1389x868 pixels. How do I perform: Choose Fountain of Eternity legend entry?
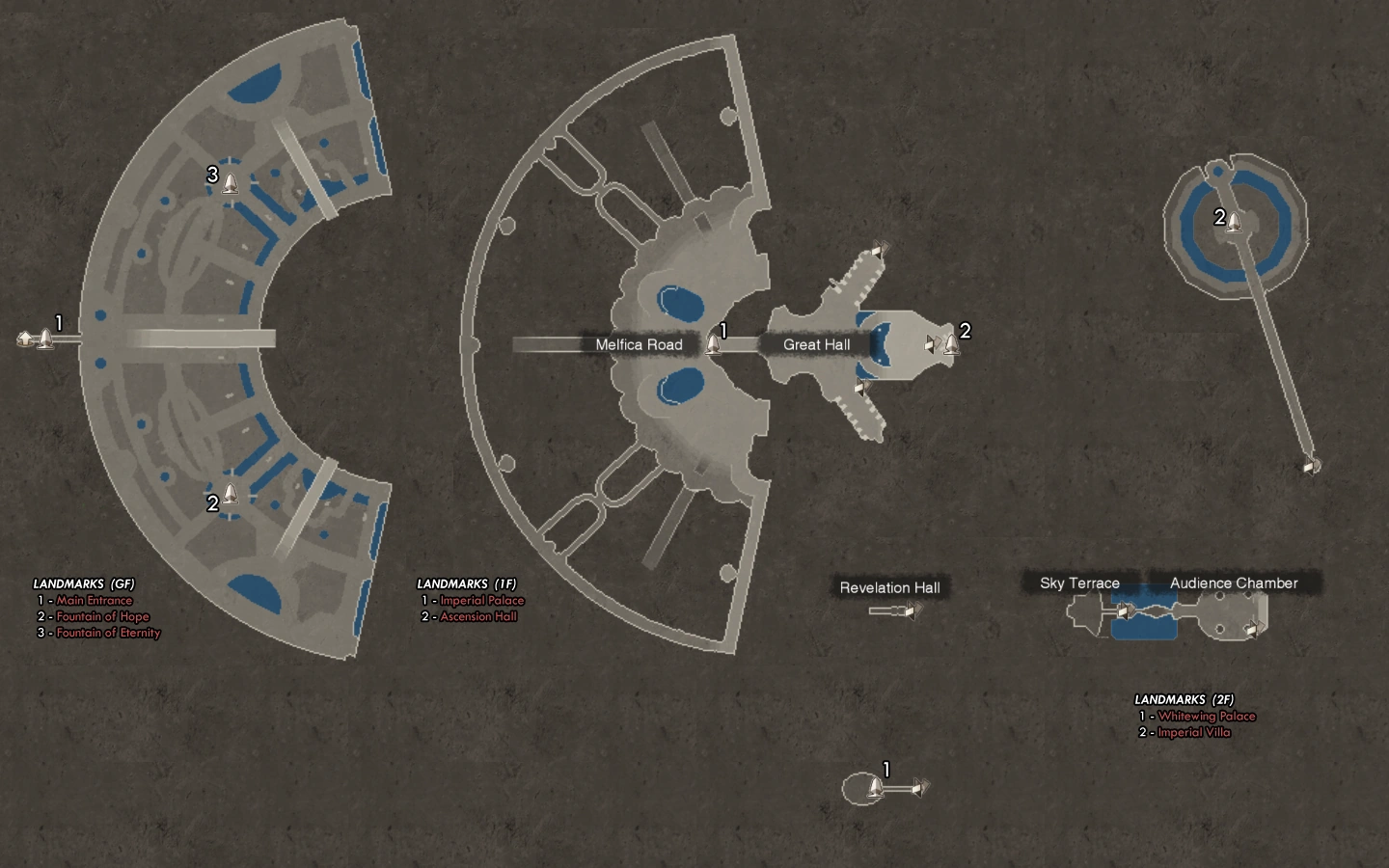pos(108,633)
